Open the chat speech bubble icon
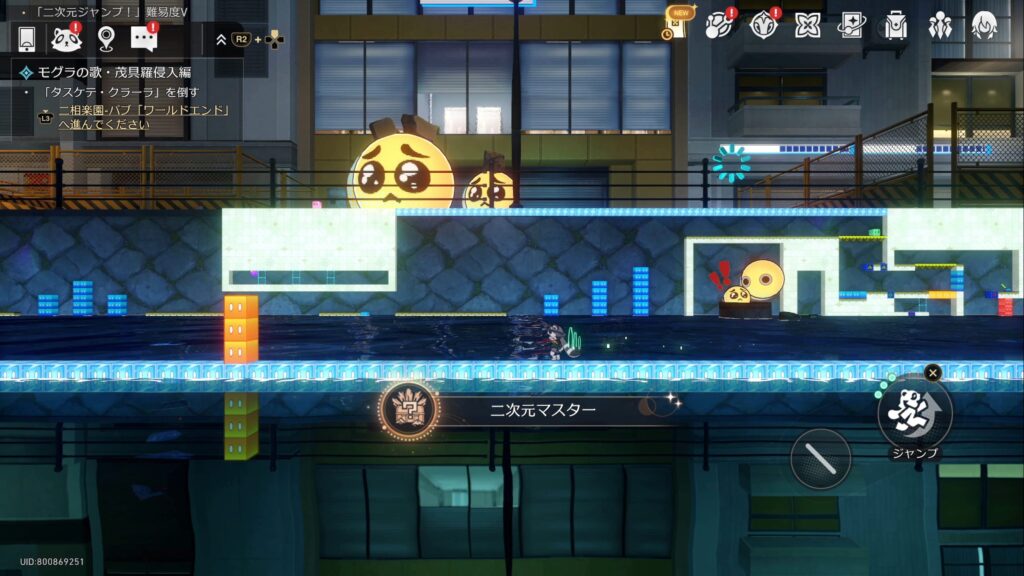This screenshot has width=1024, height=576. (145, 40)
